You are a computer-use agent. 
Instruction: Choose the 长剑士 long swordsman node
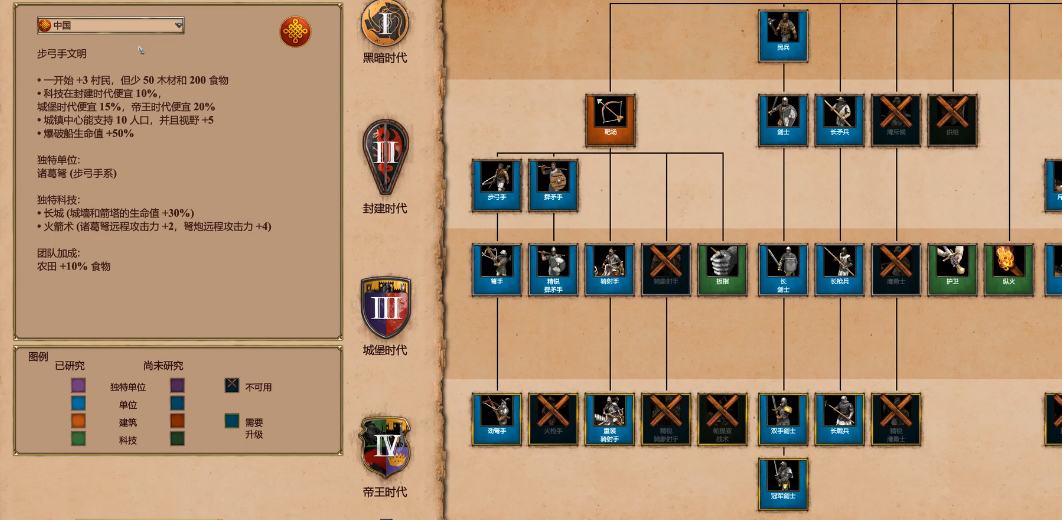[x=783, y=268]
